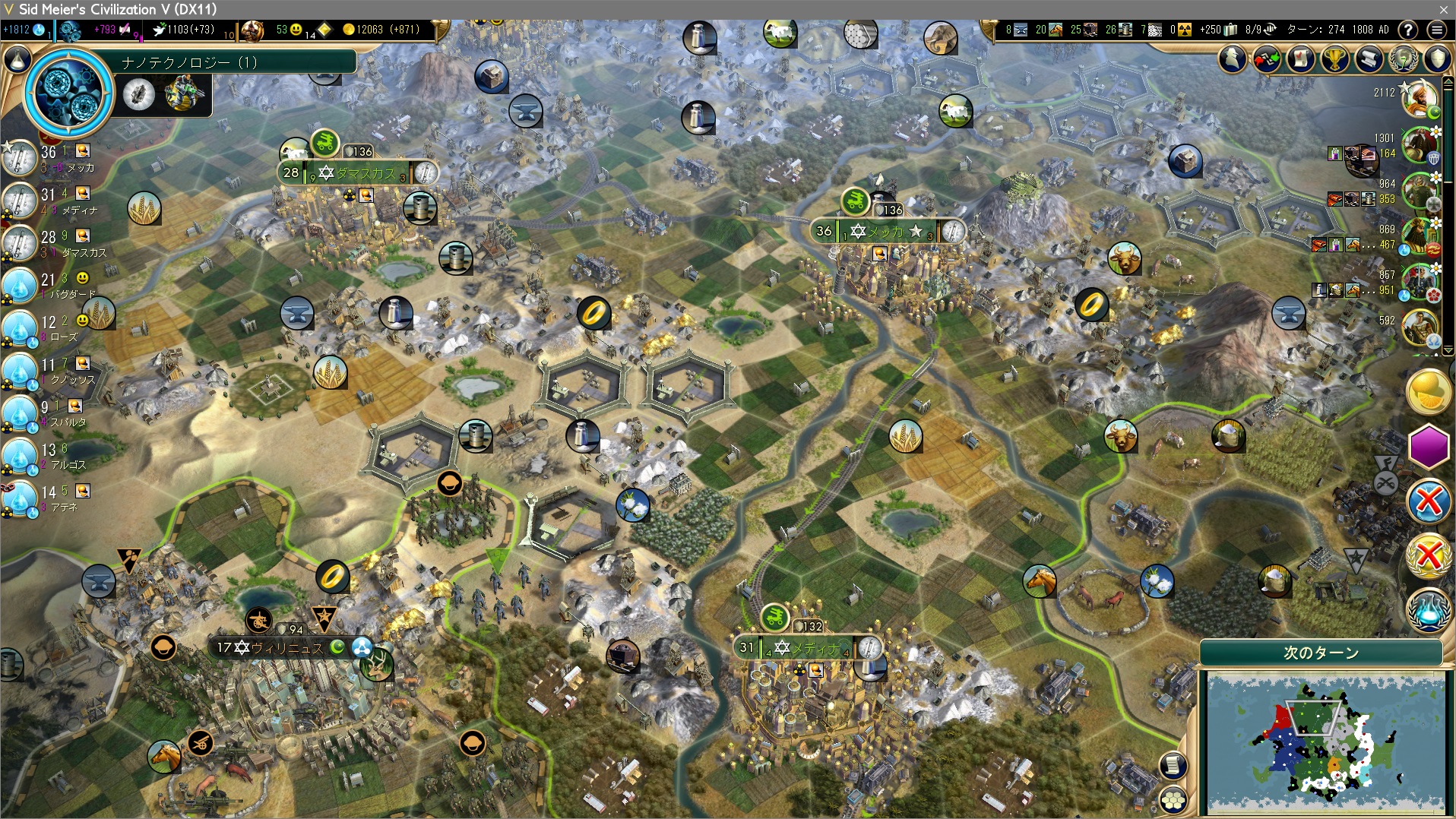Viewport: 1456px width, 819px height.
Task: Close the Civilization V window
Action: [1443, 9]
